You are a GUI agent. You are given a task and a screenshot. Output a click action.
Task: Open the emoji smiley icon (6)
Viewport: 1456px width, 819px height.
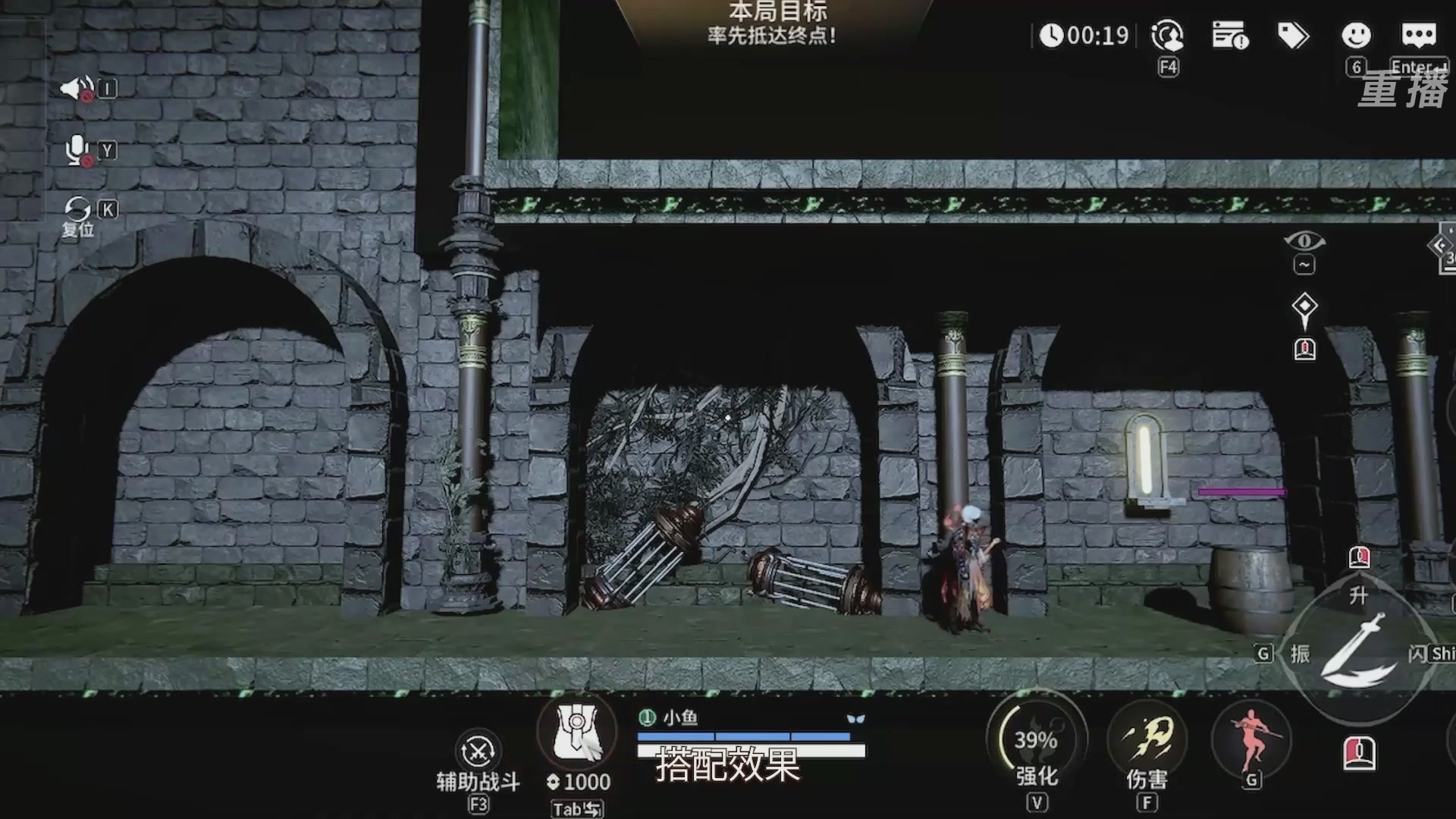1357,35
